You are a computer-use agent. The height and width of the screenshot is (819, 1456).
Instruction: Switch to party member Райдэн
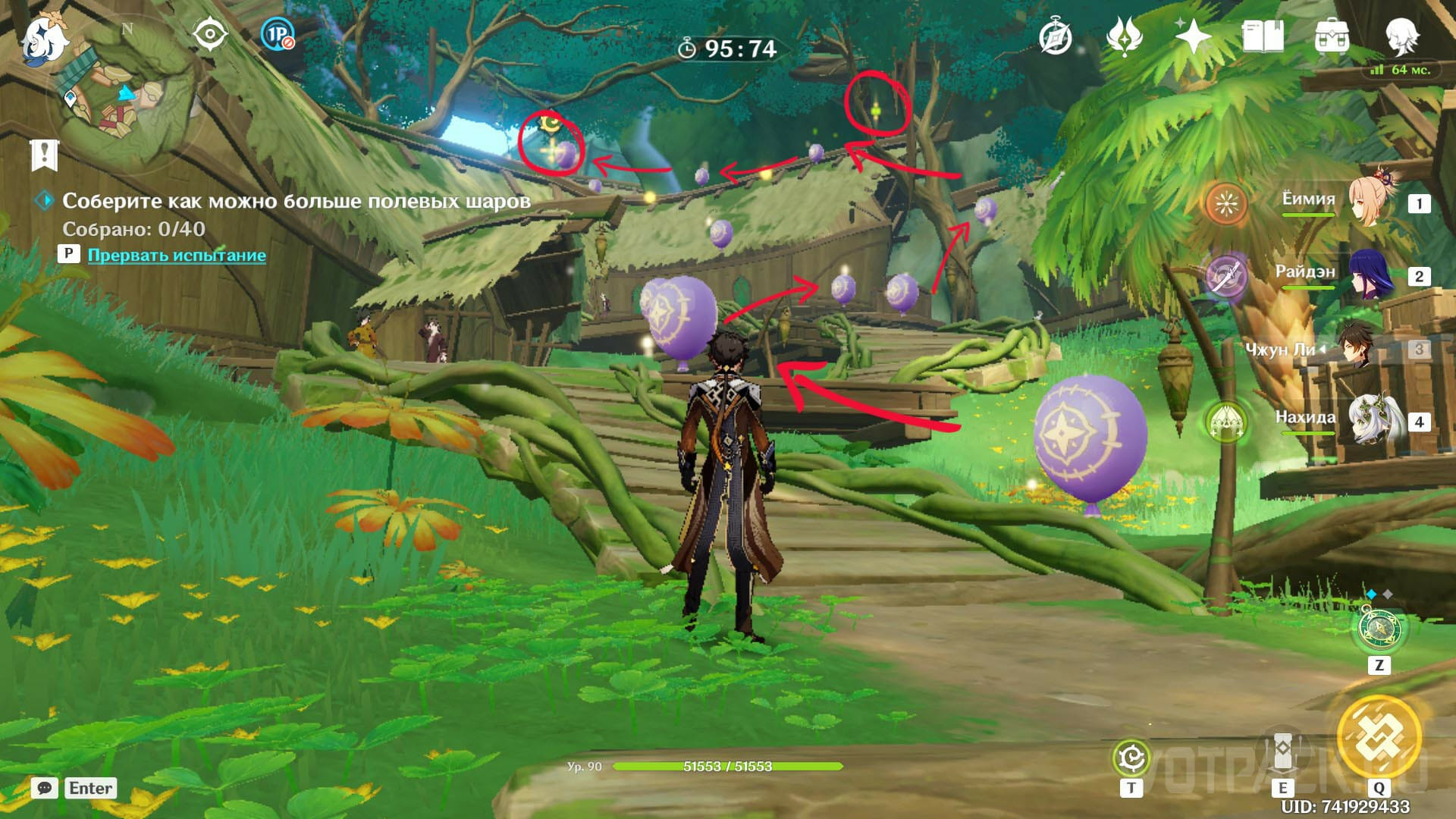(1373, 275)
